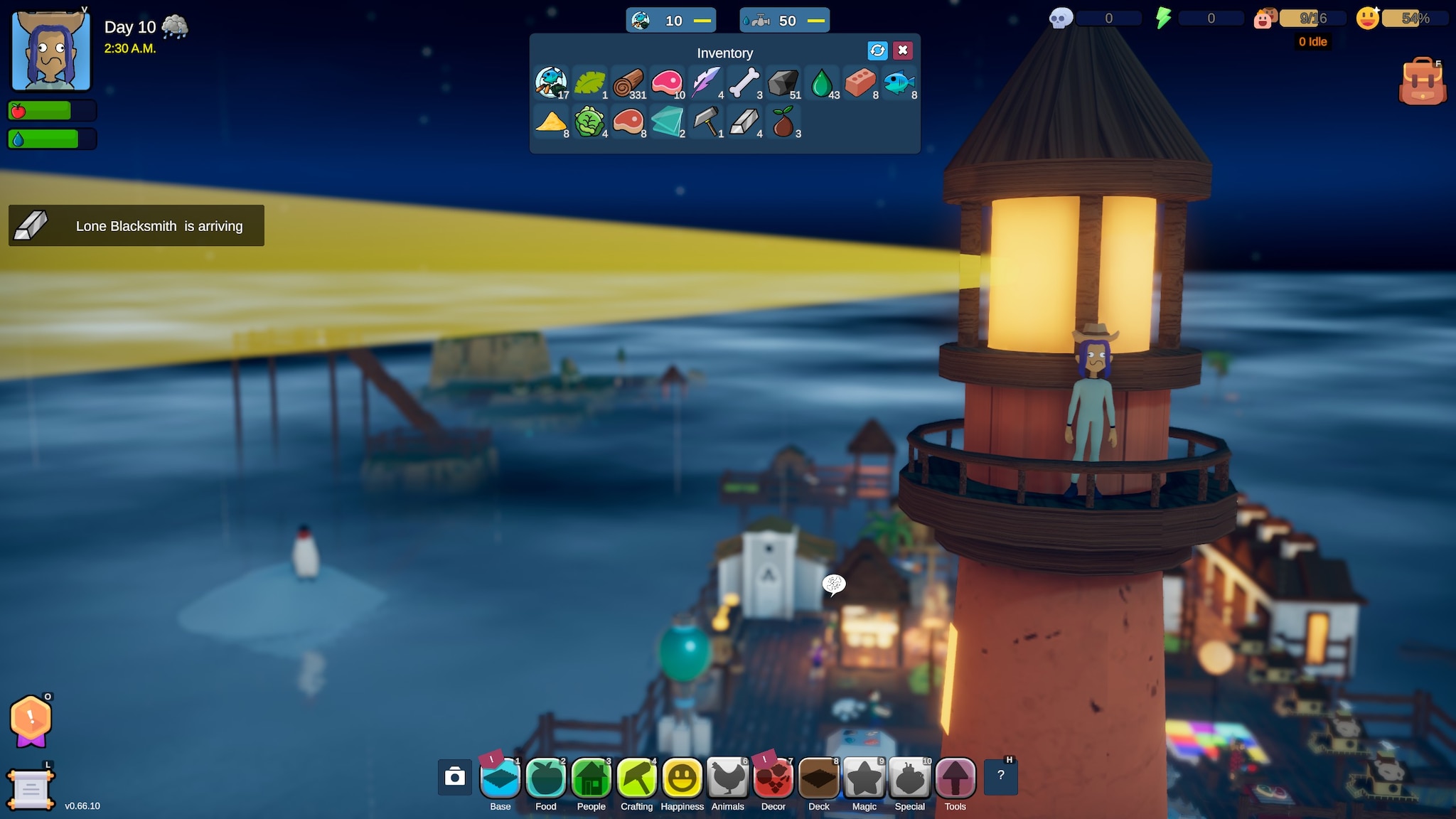Select the wood logs inventory slot
Screen dimensions: 1456x819
tap(628, 83)
